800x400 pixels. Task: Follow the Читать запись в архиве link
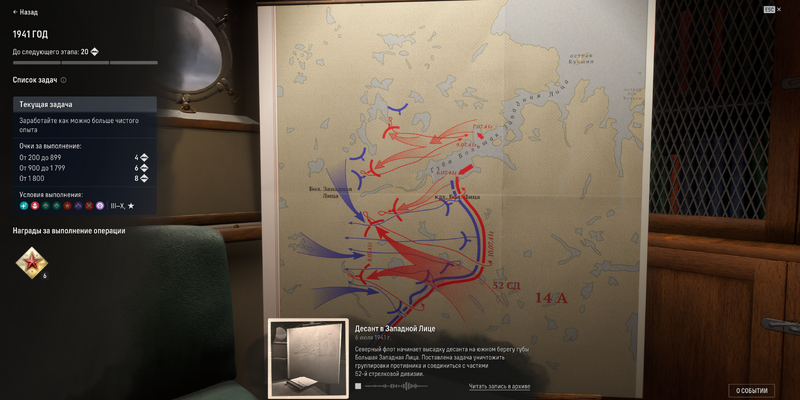coord(499,386)
